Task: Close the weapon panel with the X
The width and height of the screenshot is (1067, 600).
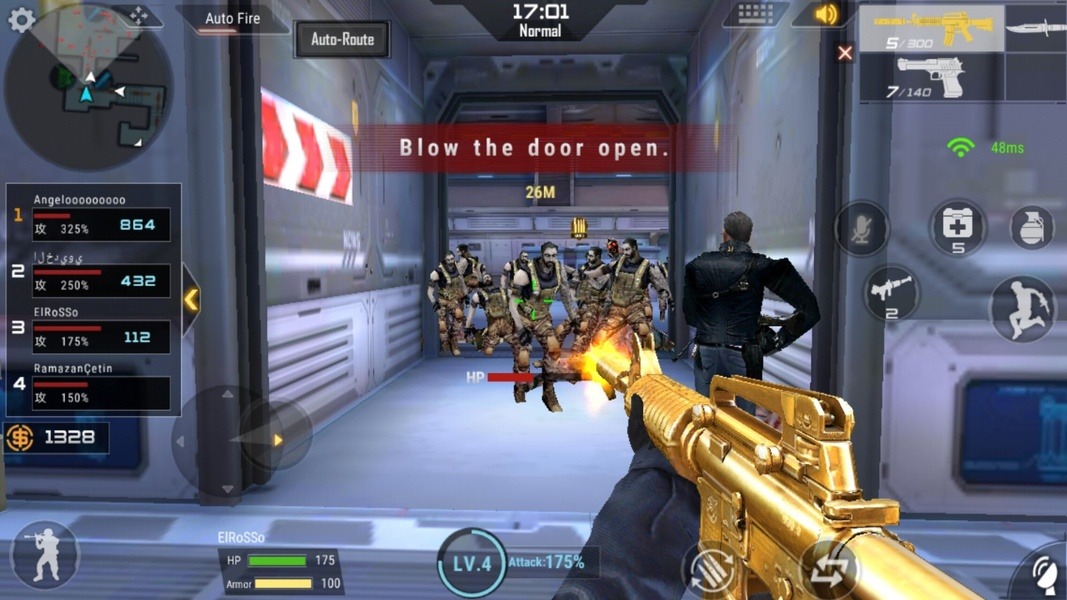Action: (x=845, y=53)
